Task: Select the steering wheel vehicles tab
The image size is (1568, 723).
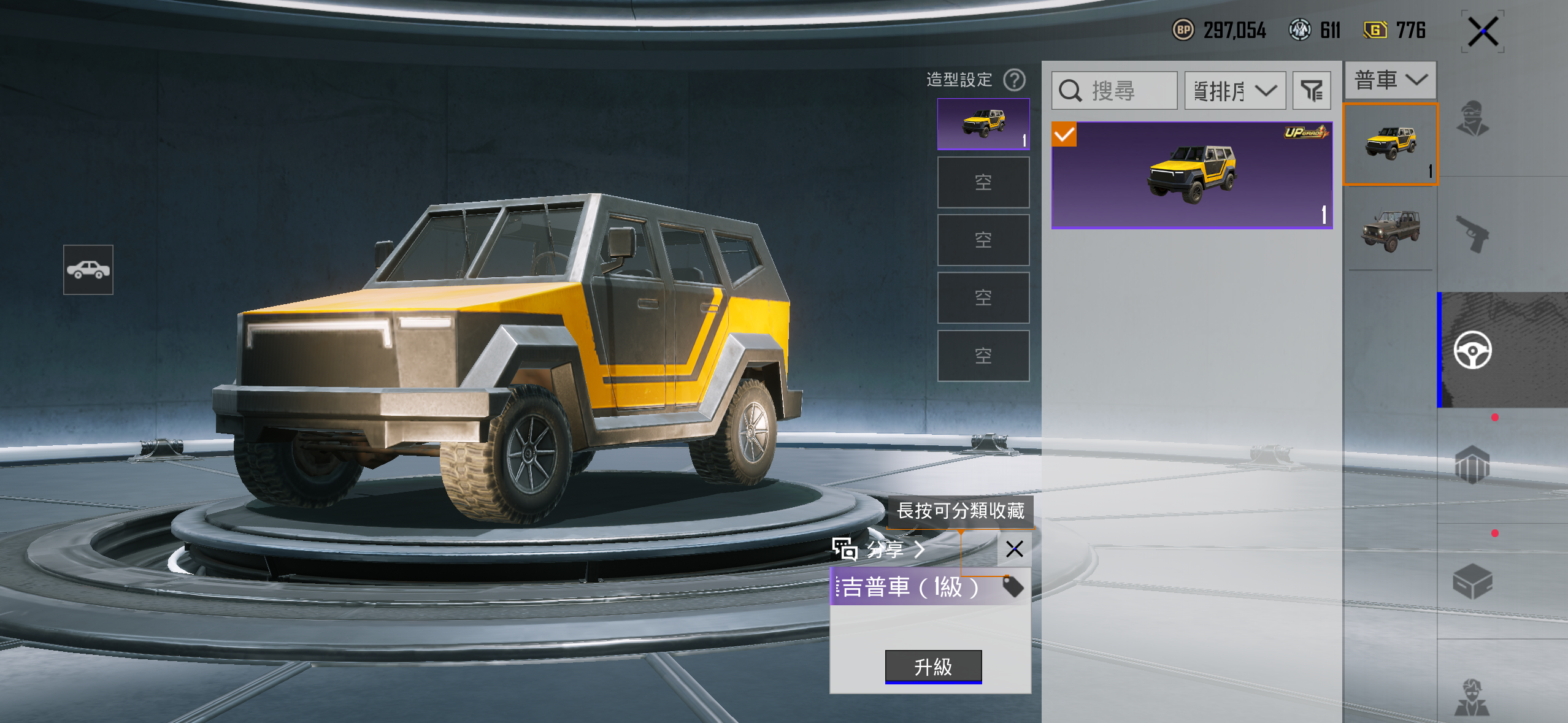Action: [x=1472, y=350]
